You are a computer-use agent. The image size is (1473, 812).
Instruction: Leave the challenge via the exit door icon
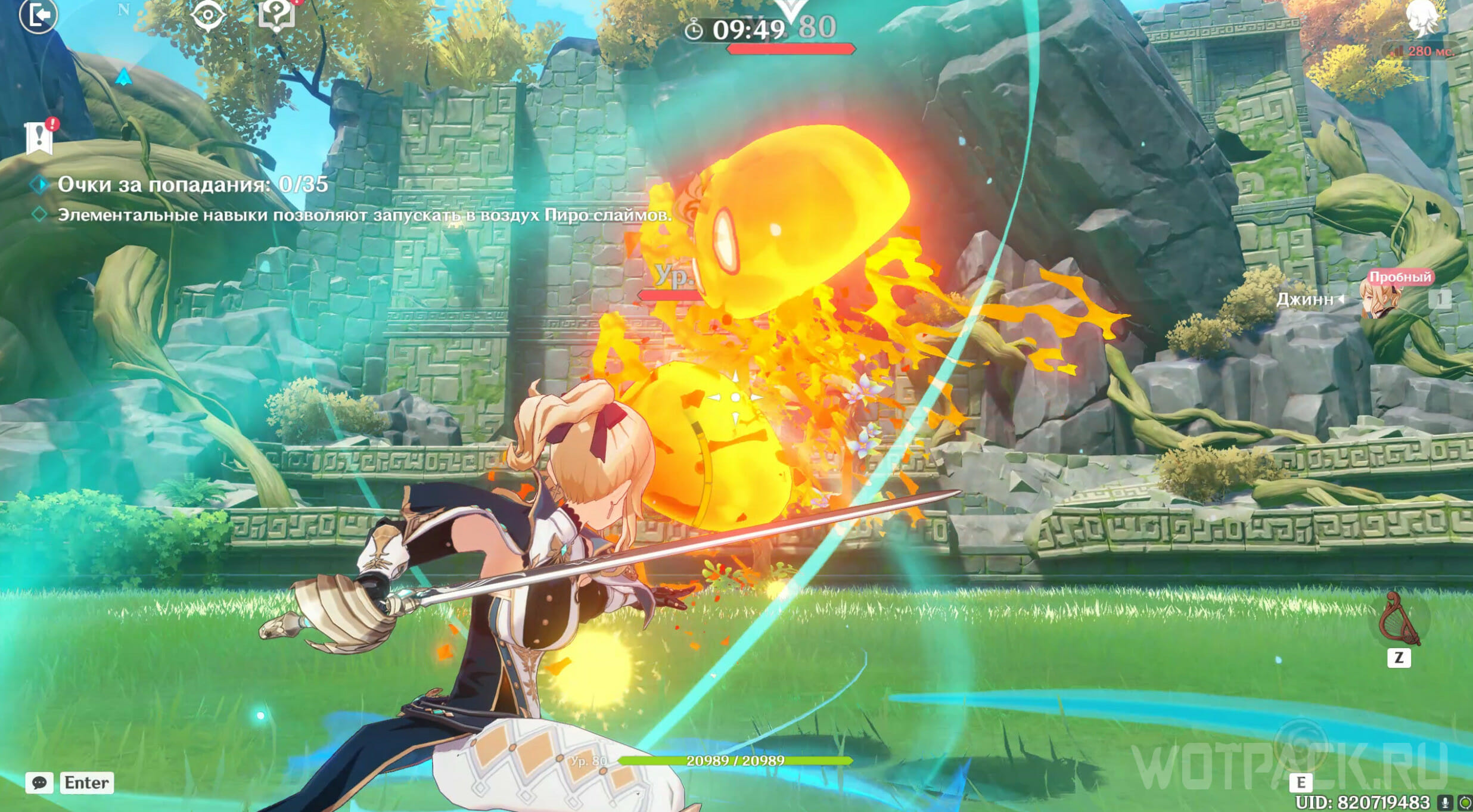click(38, 15)
